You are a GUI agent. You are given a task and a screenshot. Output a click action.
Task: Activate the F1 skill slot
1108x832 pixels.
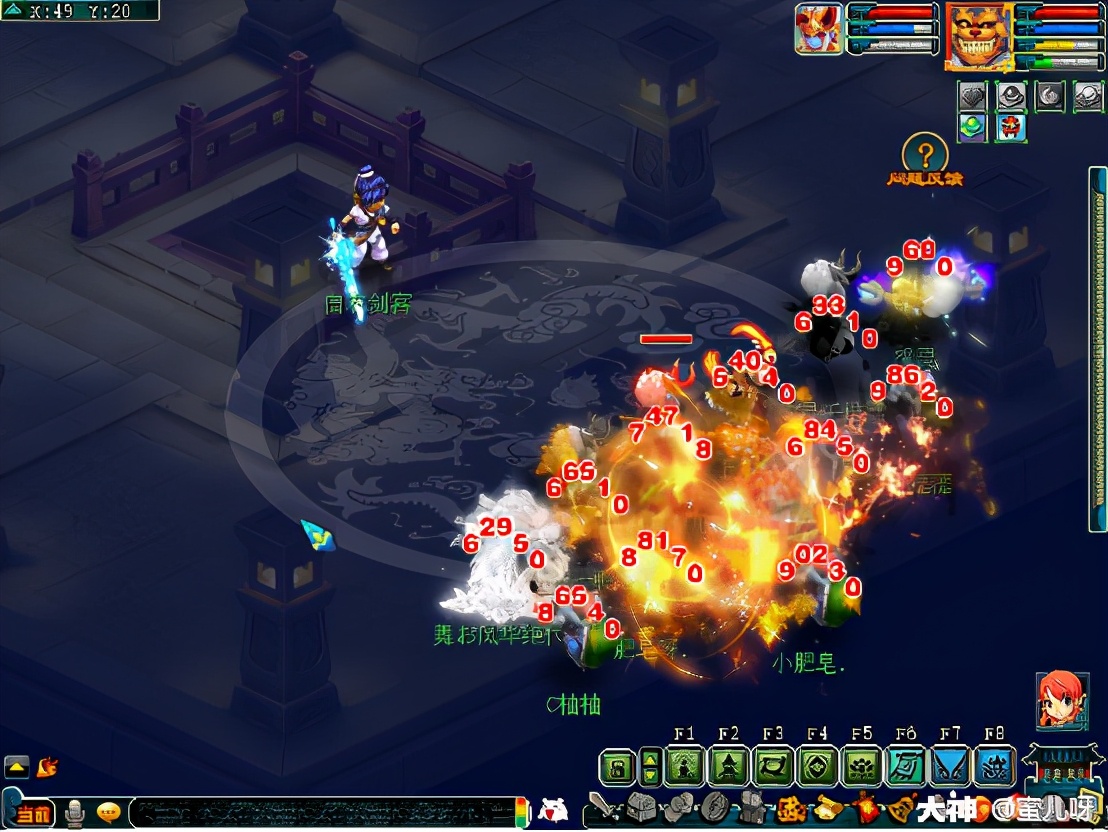(686, 767)
